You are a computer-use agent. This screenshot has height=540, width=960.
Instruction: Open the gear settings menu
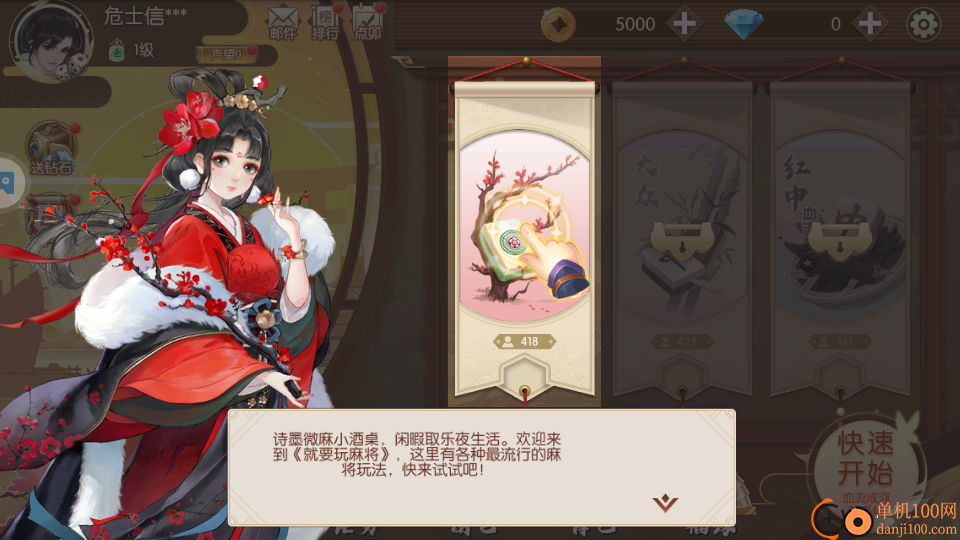point(923,24)
